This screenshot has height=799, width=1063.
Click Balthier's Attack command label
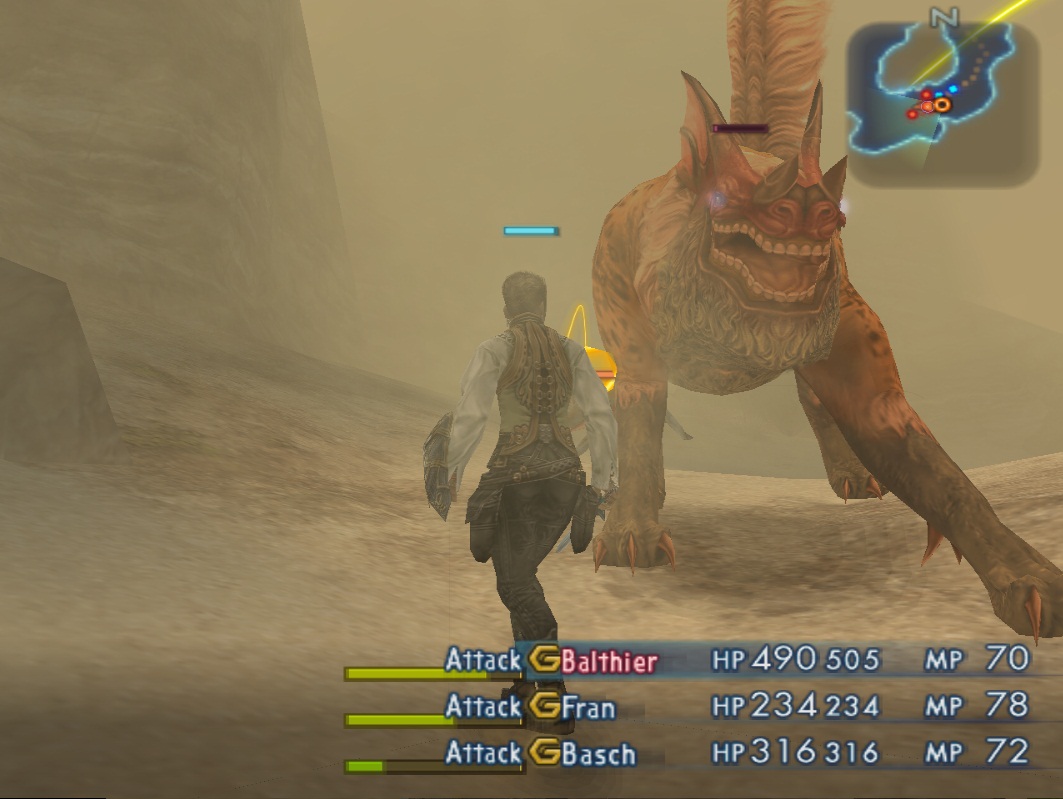click(483, 660)
